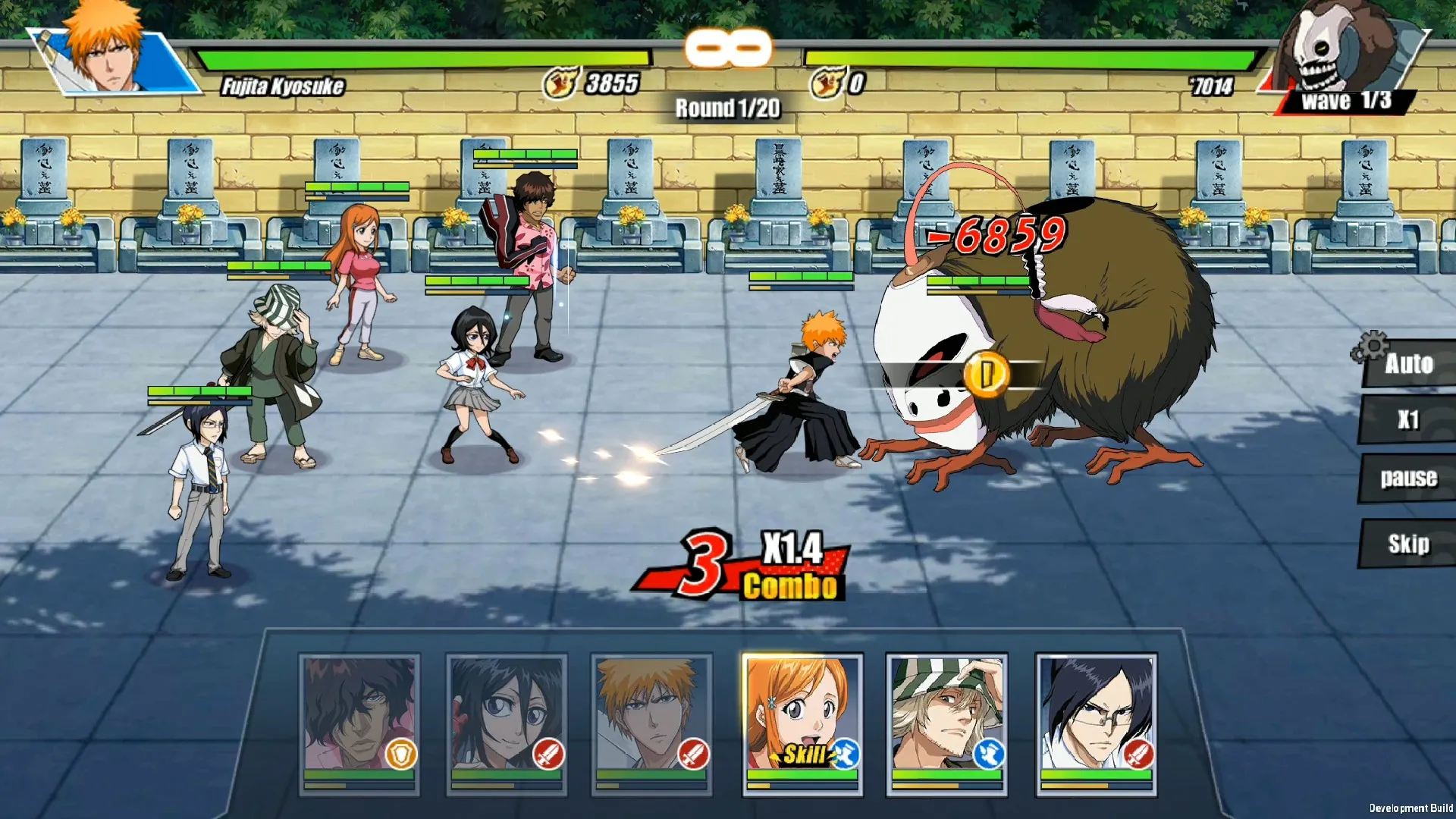1456x819 pixels.
Task: Click the skull-masked enemy portrait
Action: [1338, 49]
